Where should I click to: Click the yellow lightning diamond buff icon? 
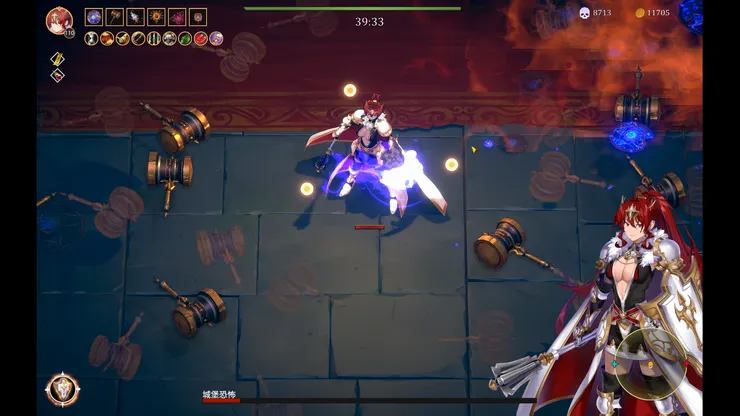pyautogui.click(x=57, y=59)
